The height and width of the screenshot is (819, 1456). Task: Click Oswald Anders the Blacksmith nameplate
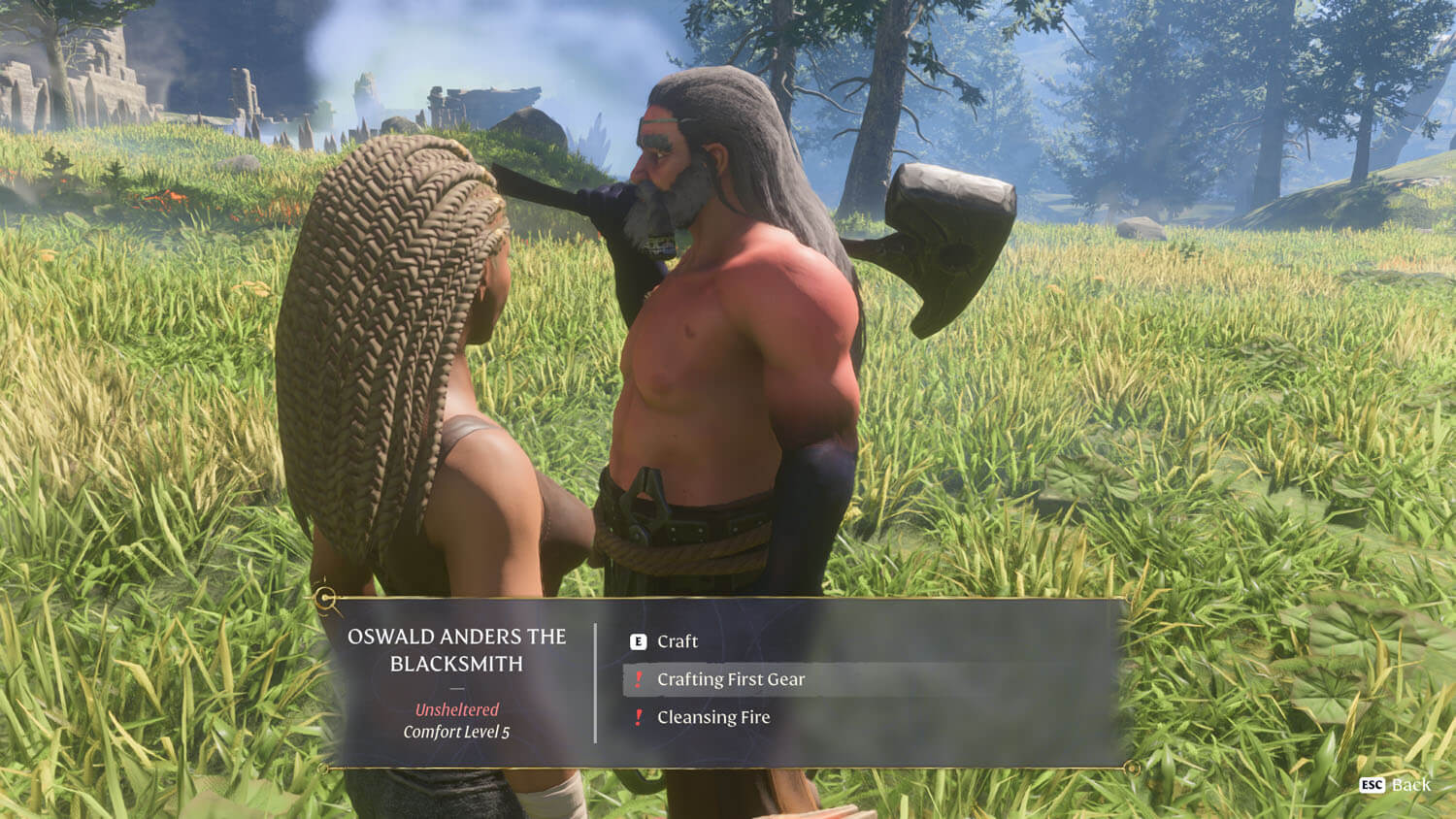pos(456,649)
